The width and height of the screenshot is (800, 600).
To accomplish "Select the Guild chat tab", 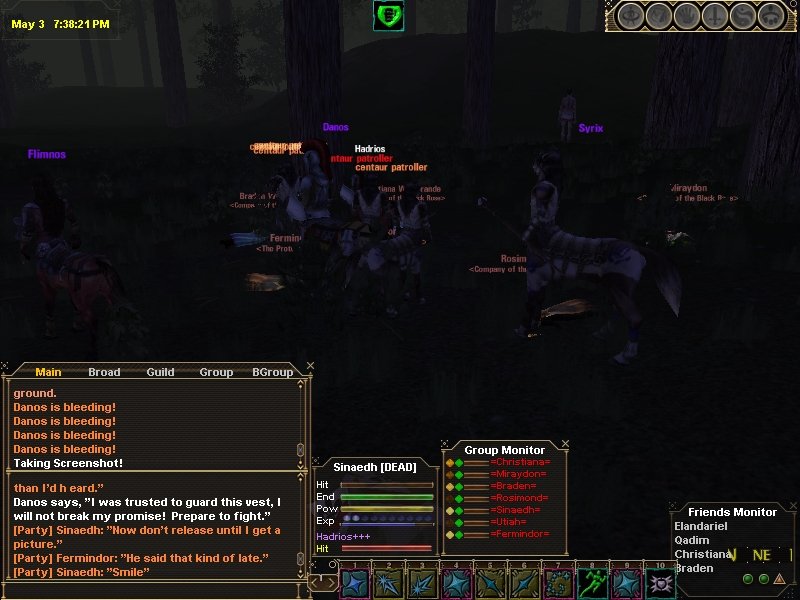I will click(160, 372).
